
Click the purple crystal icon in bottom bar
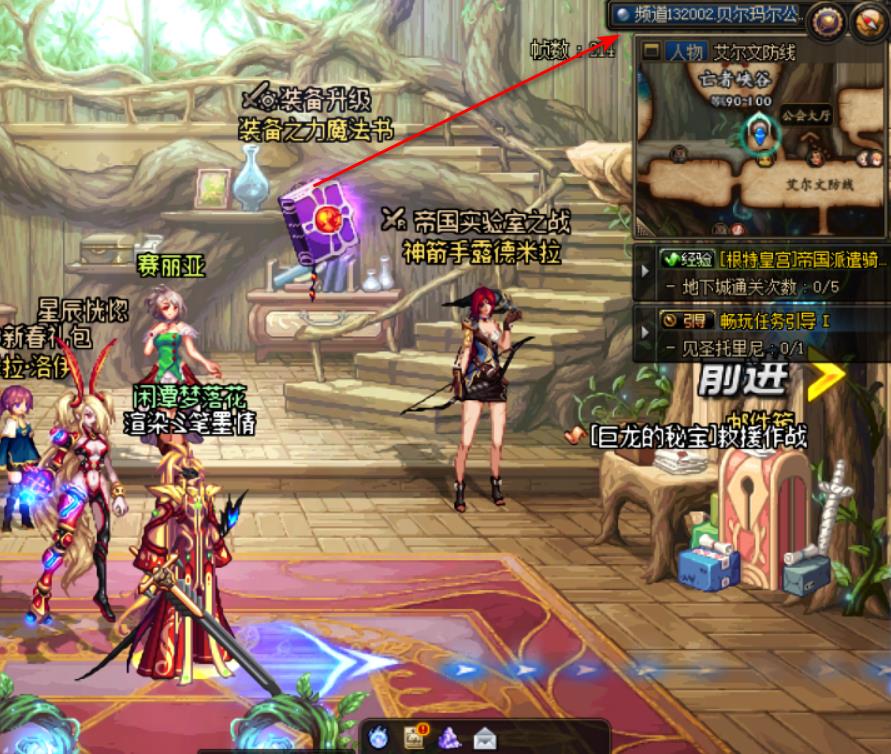click(x=449, y=738)
